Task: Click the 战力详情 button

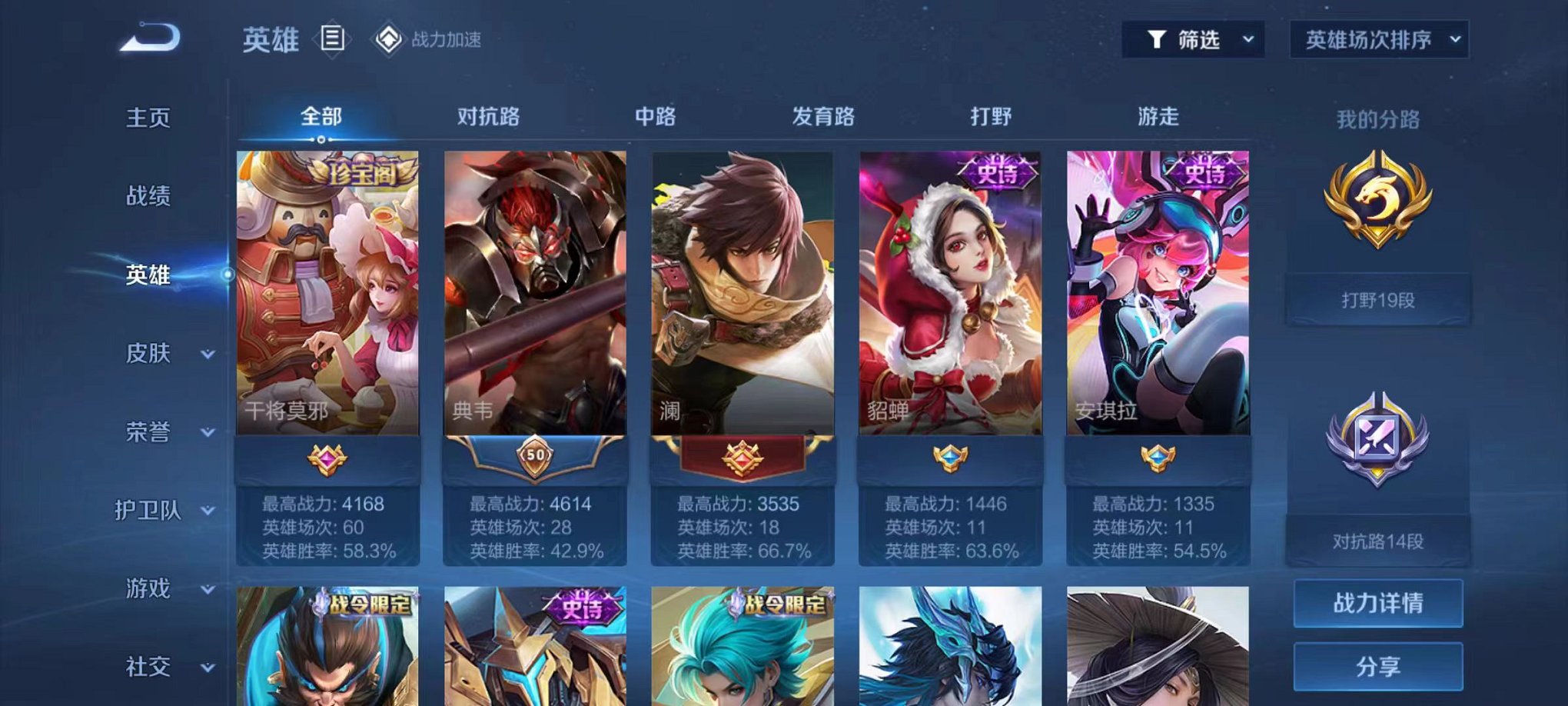Action: pos(1378,604)
